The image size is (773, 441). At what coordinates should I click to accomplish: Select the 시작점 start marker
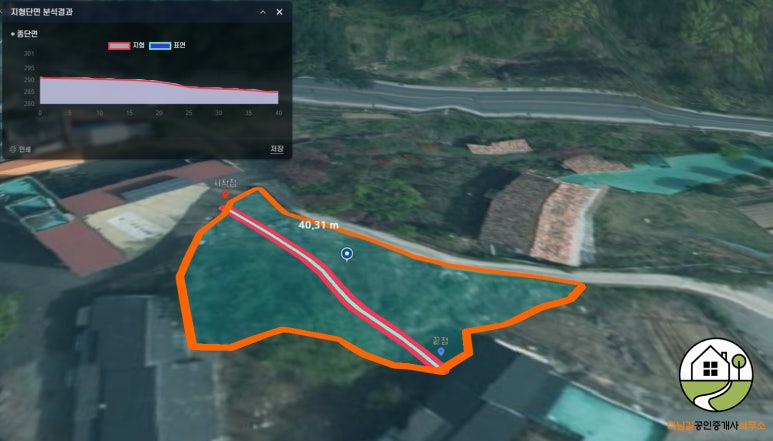226,194
